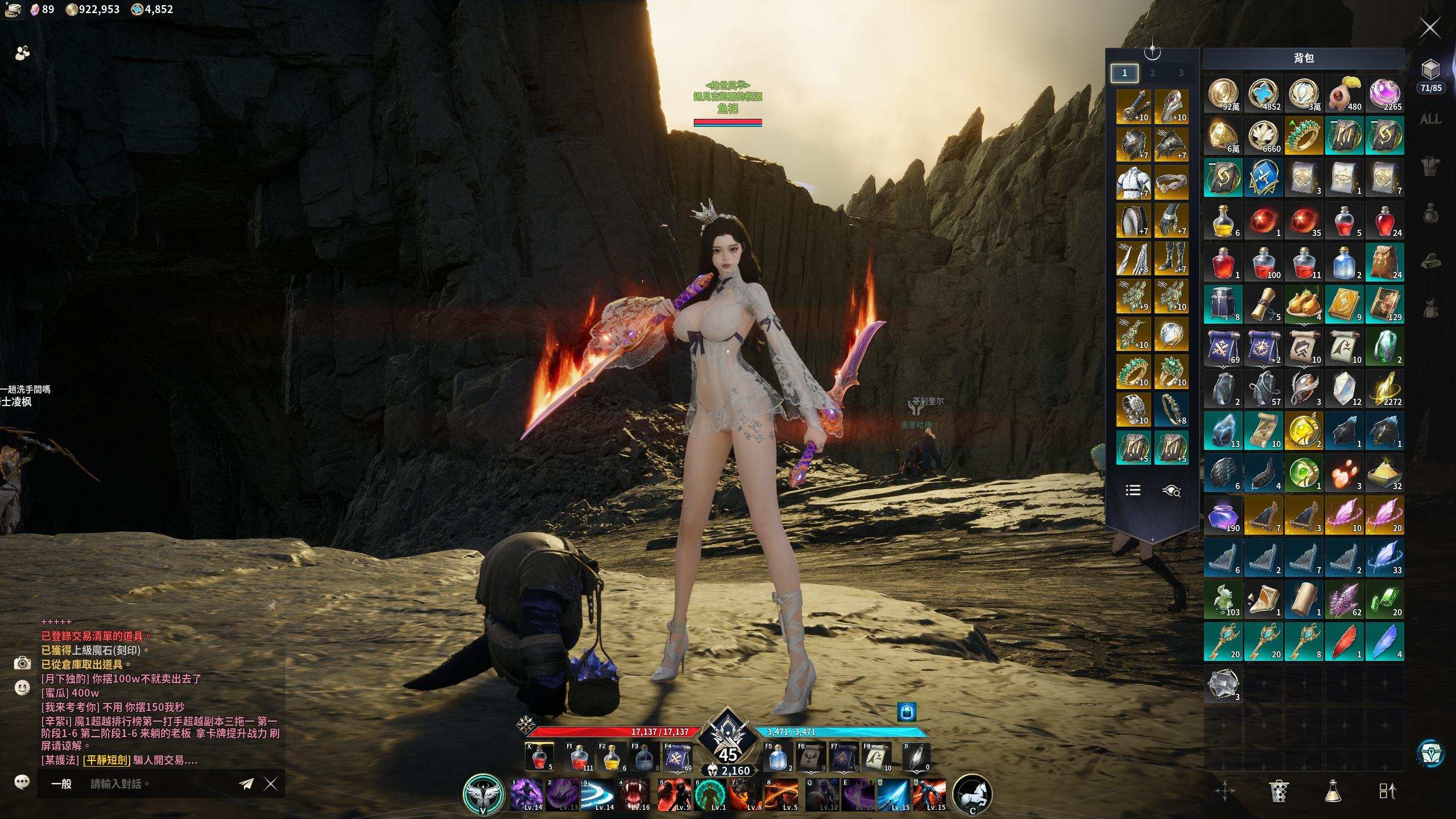Screen dimensions: 1456x819
Task: Select the red feather inventory item
Action: [1344, 642]
